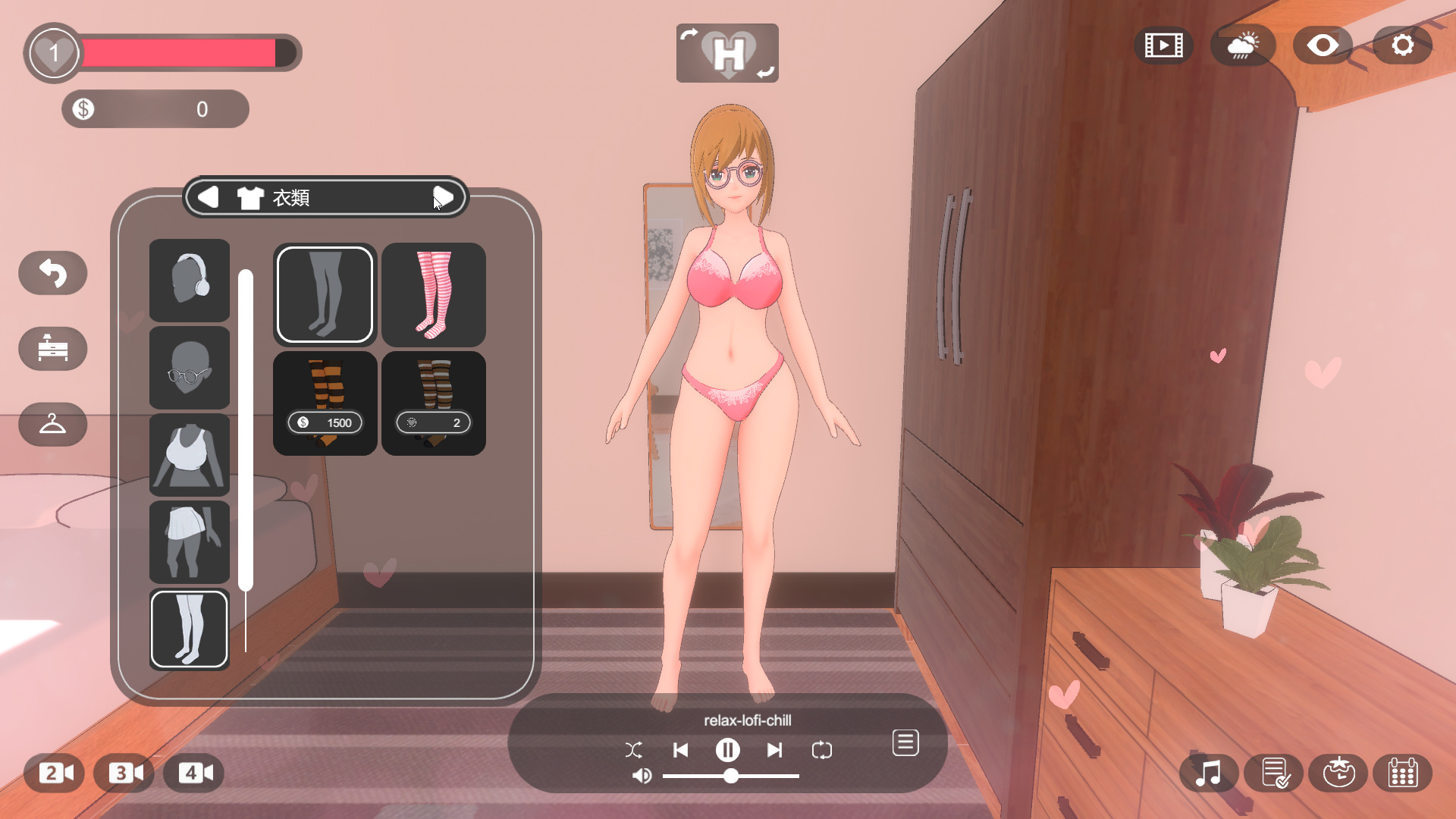Image resolution: width=1456 pixels, height=819 pixels.
Task: Select the pink striped stockings
Action: coord(433,294)
